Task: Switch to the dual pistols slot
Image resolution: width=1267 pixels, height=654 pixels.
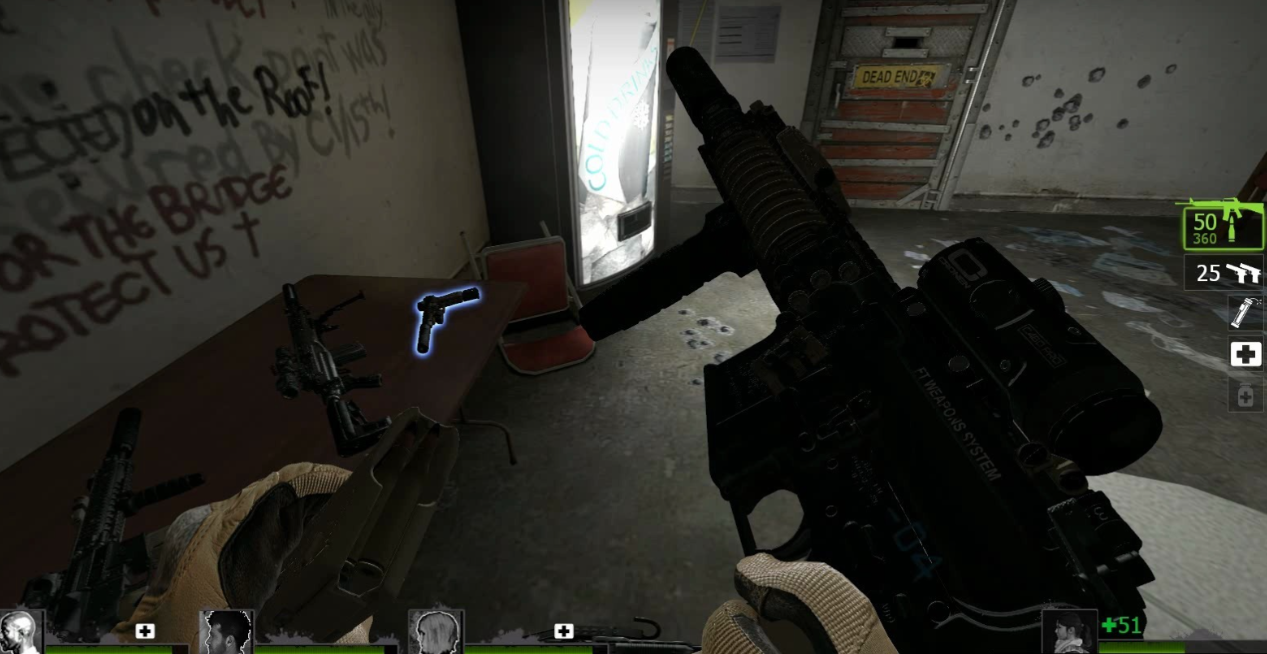Action: (1224, 272)
